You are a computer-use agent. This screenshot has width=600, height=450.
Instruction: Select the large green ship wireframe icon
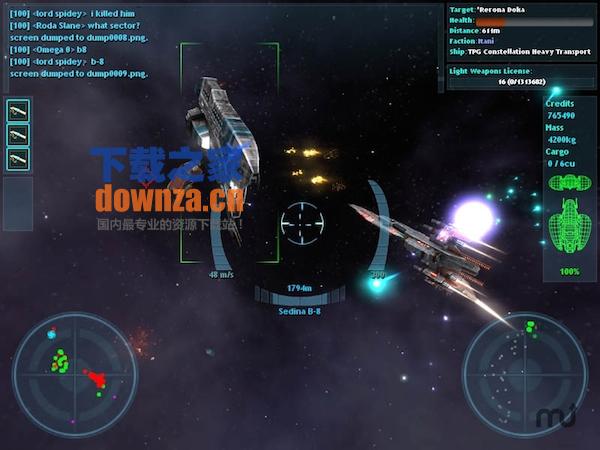[570, 224]
